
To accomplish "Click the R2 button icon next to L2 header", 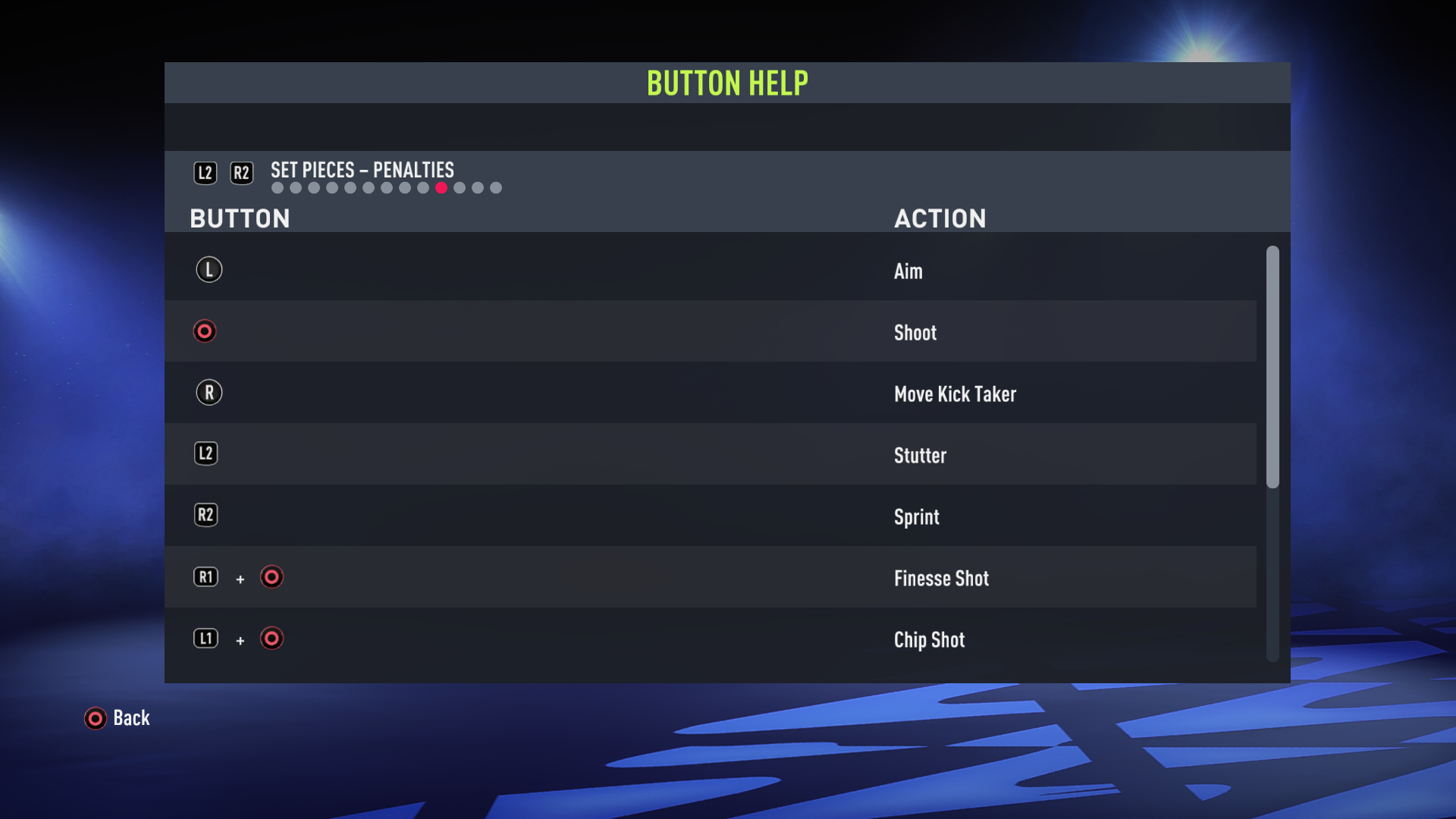I will click(242, 172).
